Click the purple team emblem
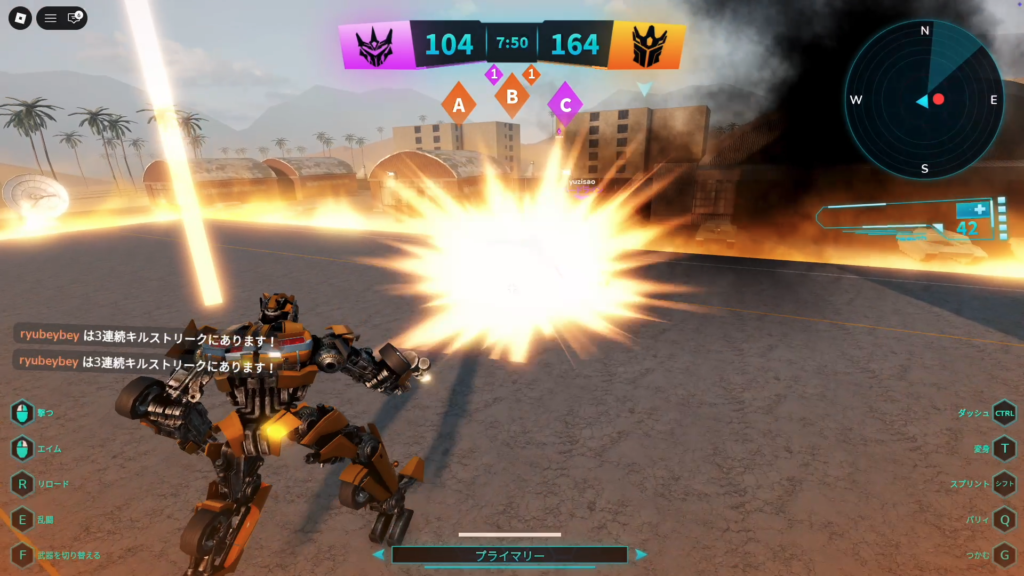 click(378, 45)
